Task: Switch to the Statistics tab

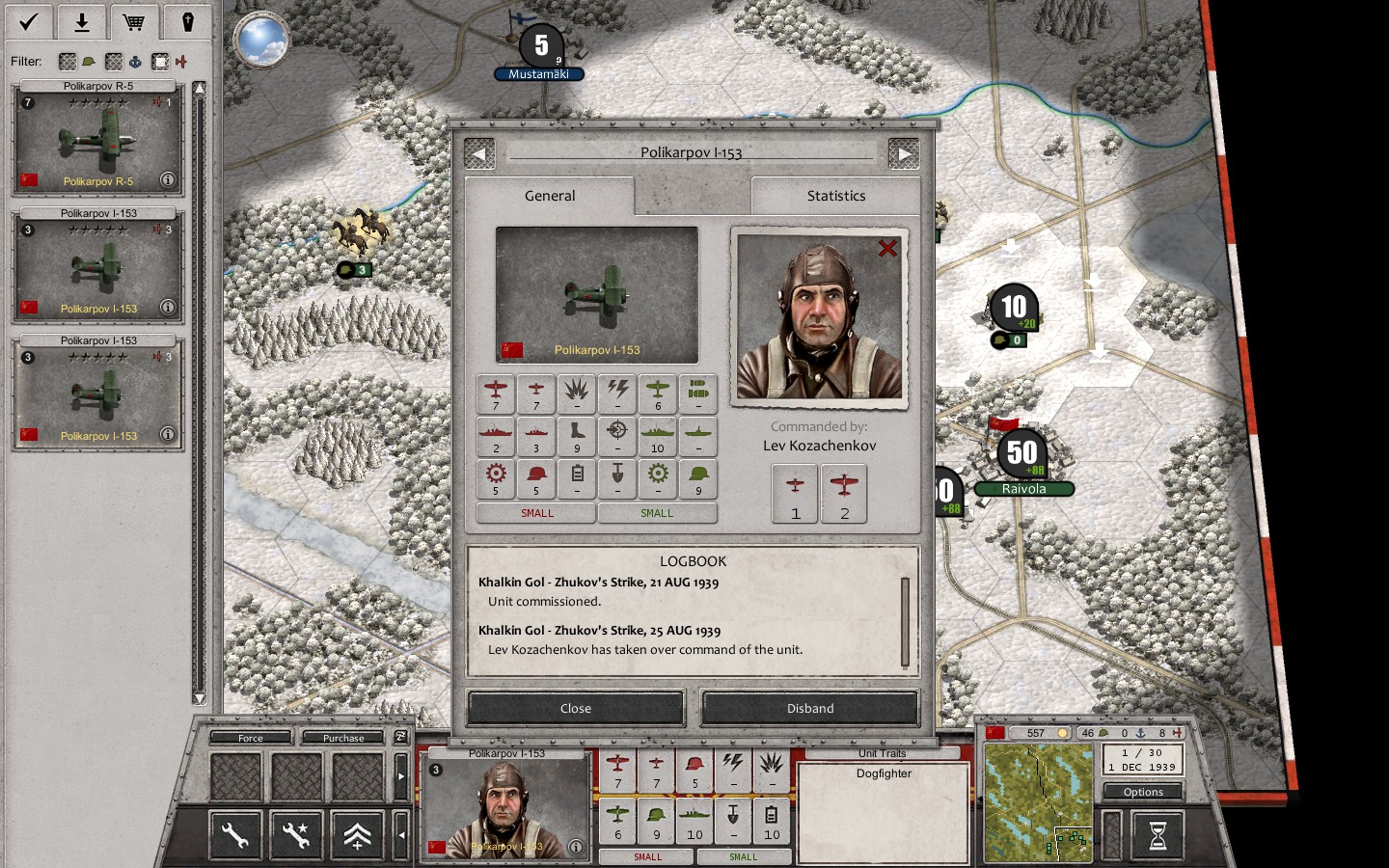Action: [835, 196]
